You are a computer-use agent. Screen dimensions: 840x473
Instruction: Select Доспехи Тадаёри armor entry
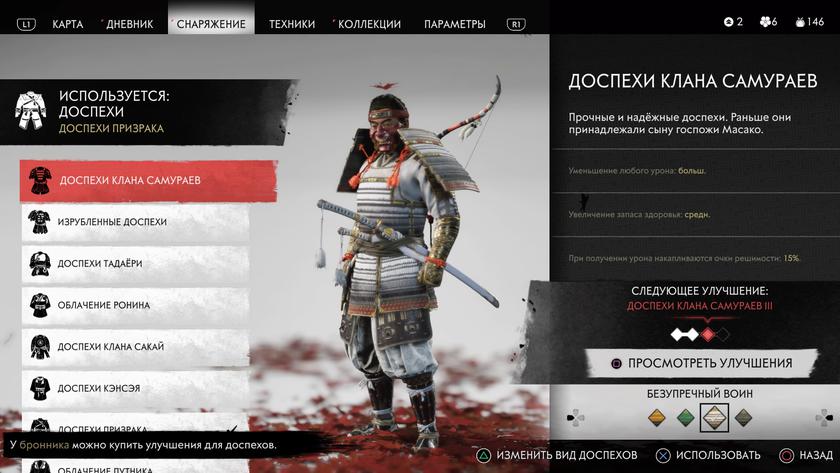(x=135, y=263)
